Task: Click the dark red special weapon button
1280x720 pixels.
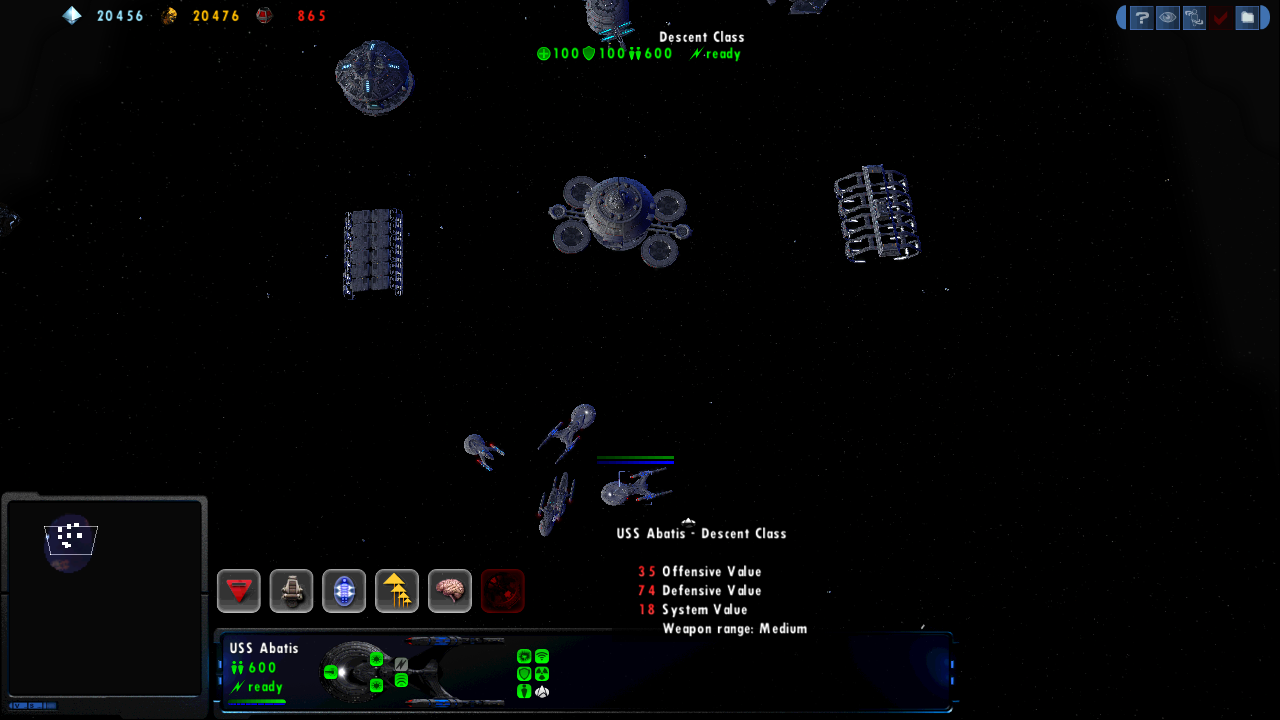Action: point(503,591)
